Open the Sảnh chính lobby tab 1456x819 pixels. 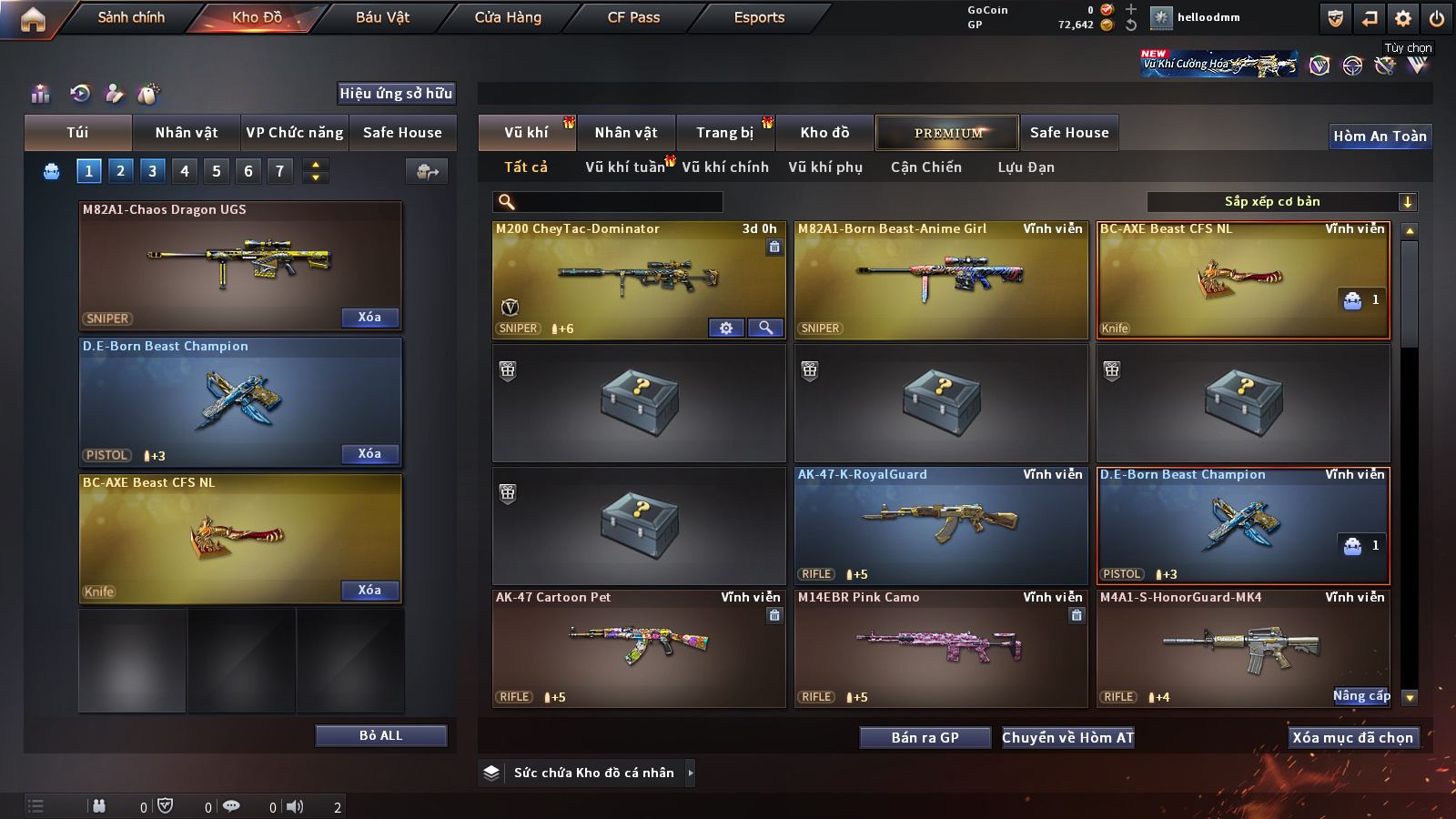pyautogui.click(x=131, y=17)
